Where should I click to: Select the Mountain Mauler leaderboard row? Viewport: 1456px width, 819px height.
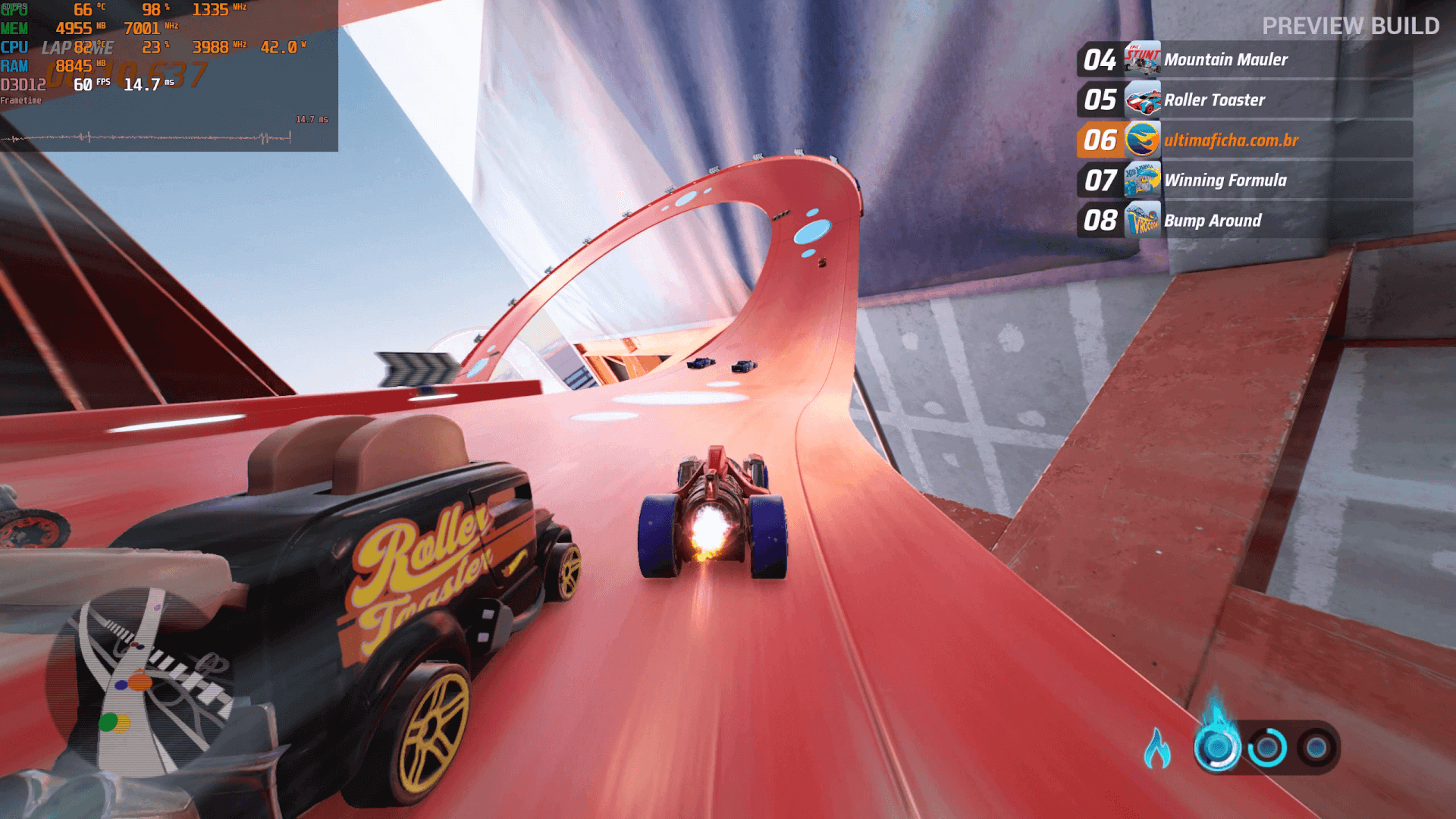pos(1244,60)
